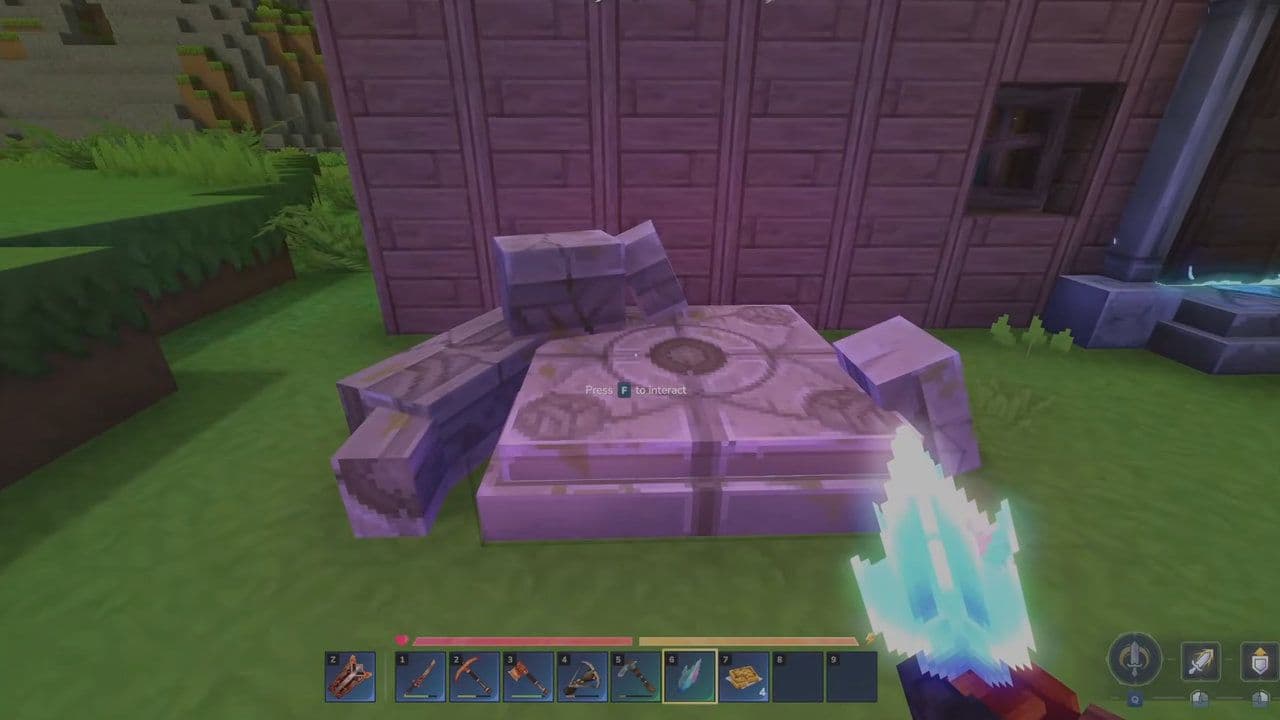Click the heart icon beside the health bar
This screenshot has width=1280, height=720.
(x=402, y=638)
